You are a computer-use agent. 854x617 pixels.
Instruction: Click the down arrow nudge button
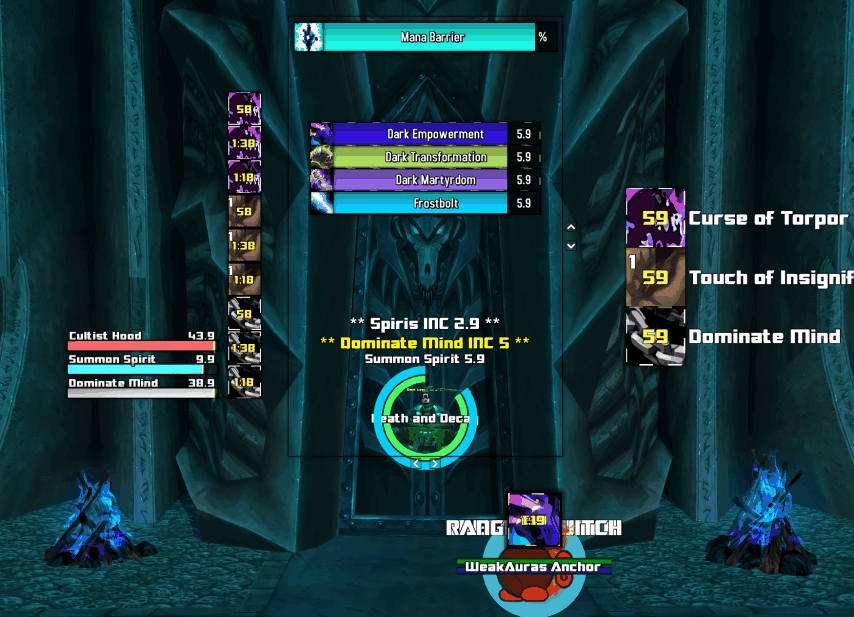point(571,245)
